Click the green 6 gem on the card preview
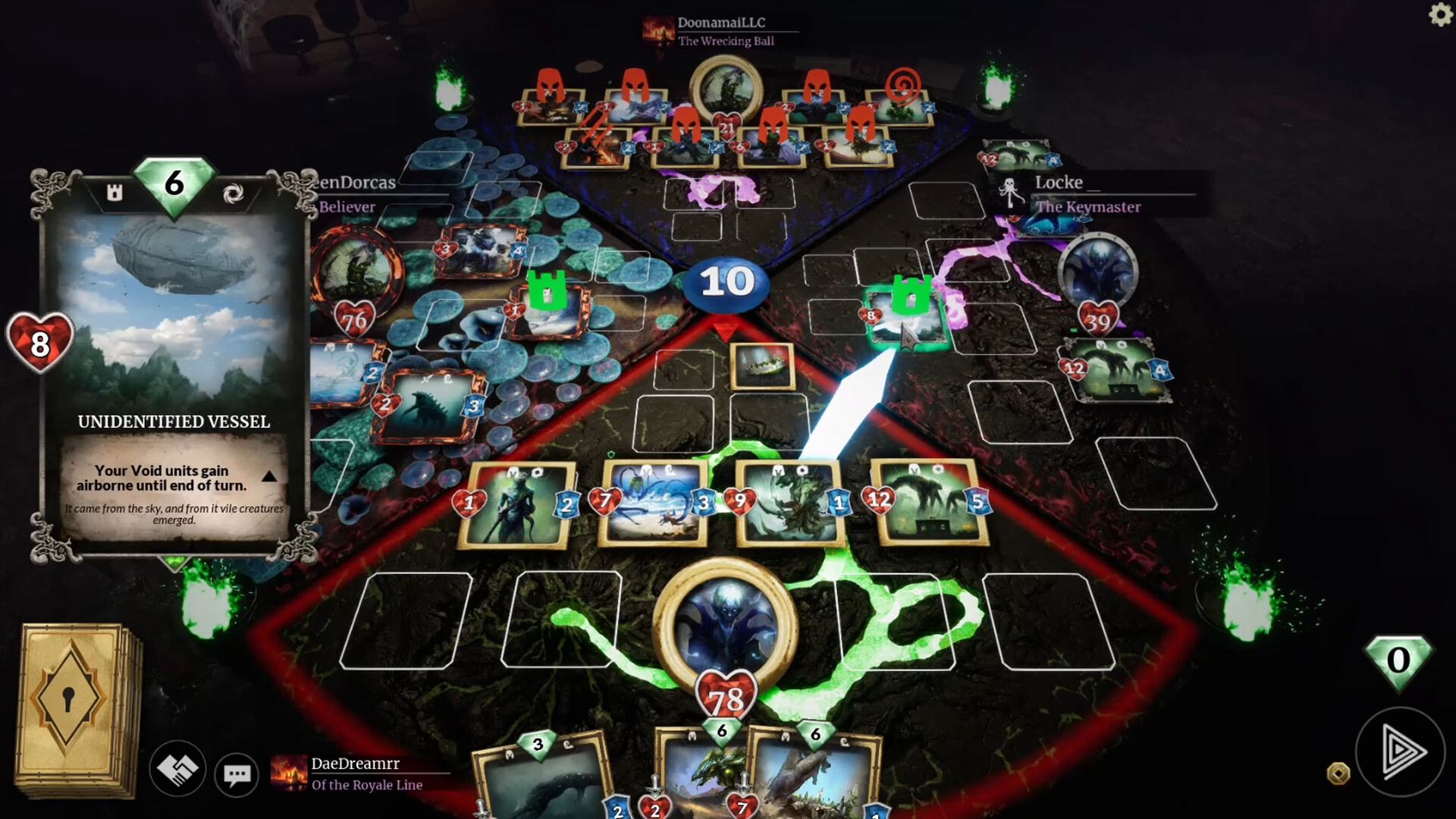 [173, 184]
